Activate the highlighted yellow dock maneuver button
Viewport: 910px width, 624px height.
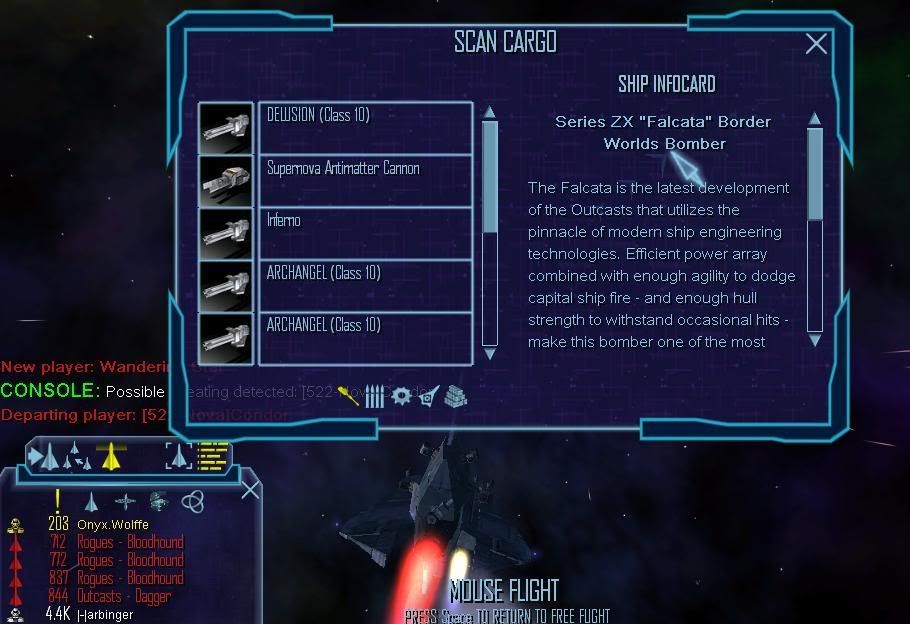[x=109, y=457]
